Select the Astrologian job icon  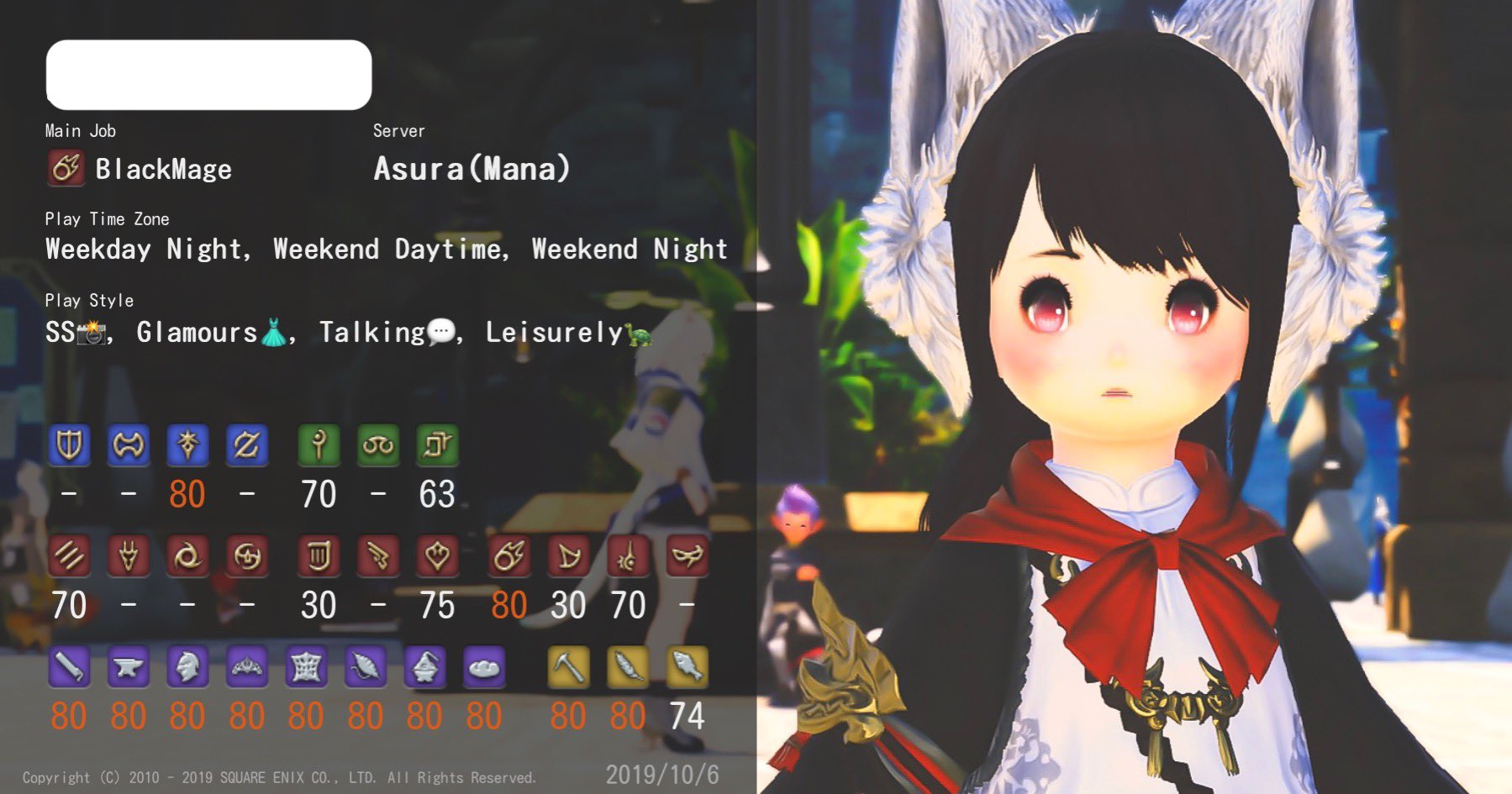(437, 444)
